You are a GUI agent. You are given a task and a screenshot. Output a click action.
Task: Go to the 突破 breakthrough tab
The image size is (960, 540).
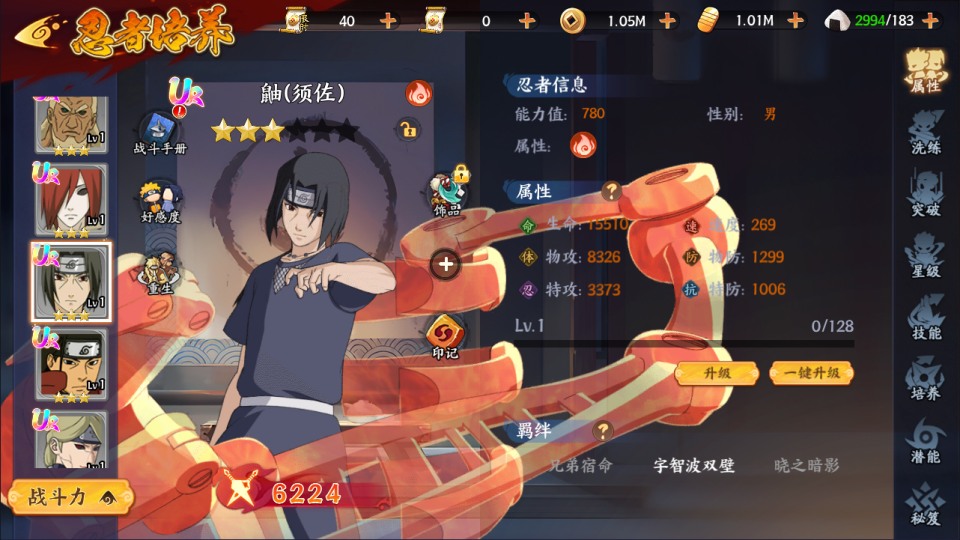pyautogui.click(x=924, y=195)
